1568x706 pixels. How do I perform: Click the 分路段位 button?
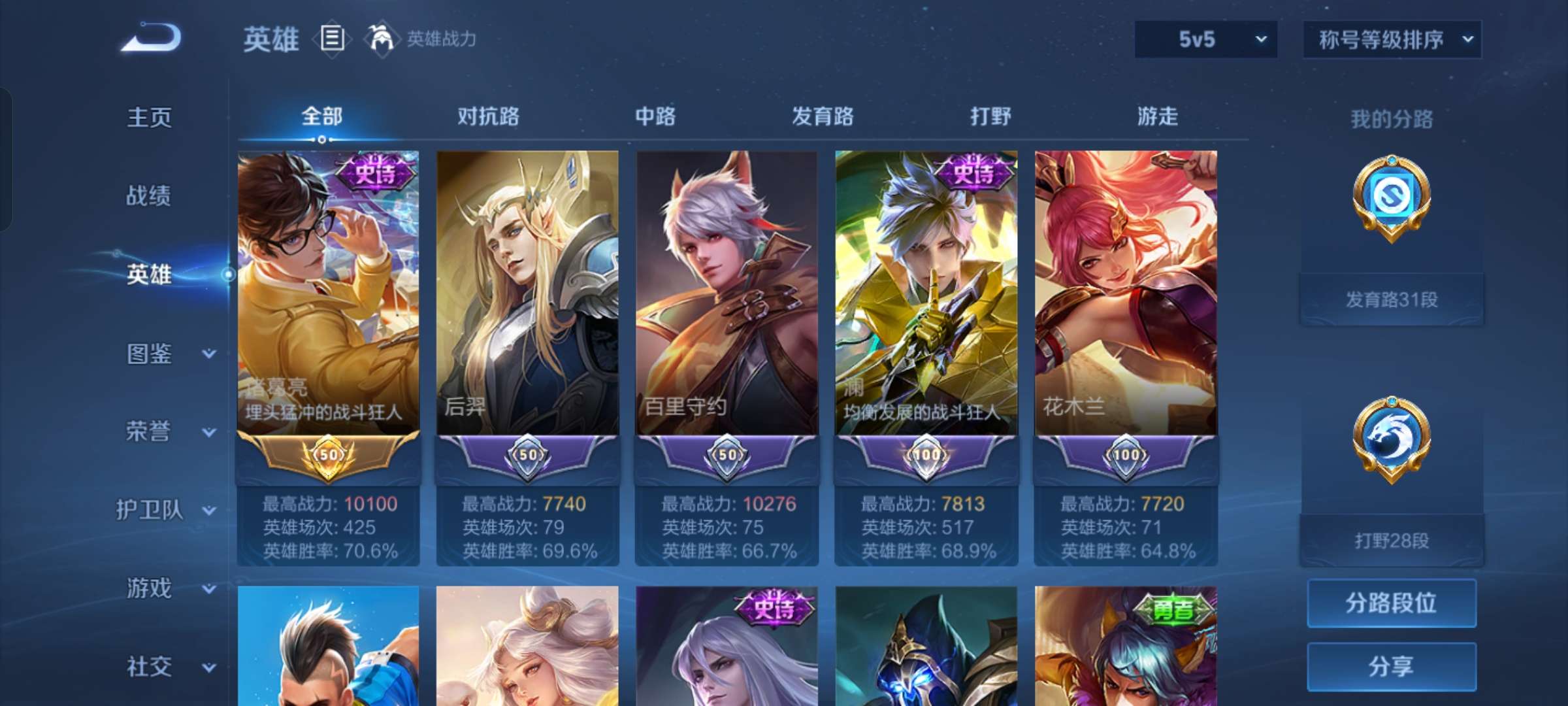click(1390, 603)
